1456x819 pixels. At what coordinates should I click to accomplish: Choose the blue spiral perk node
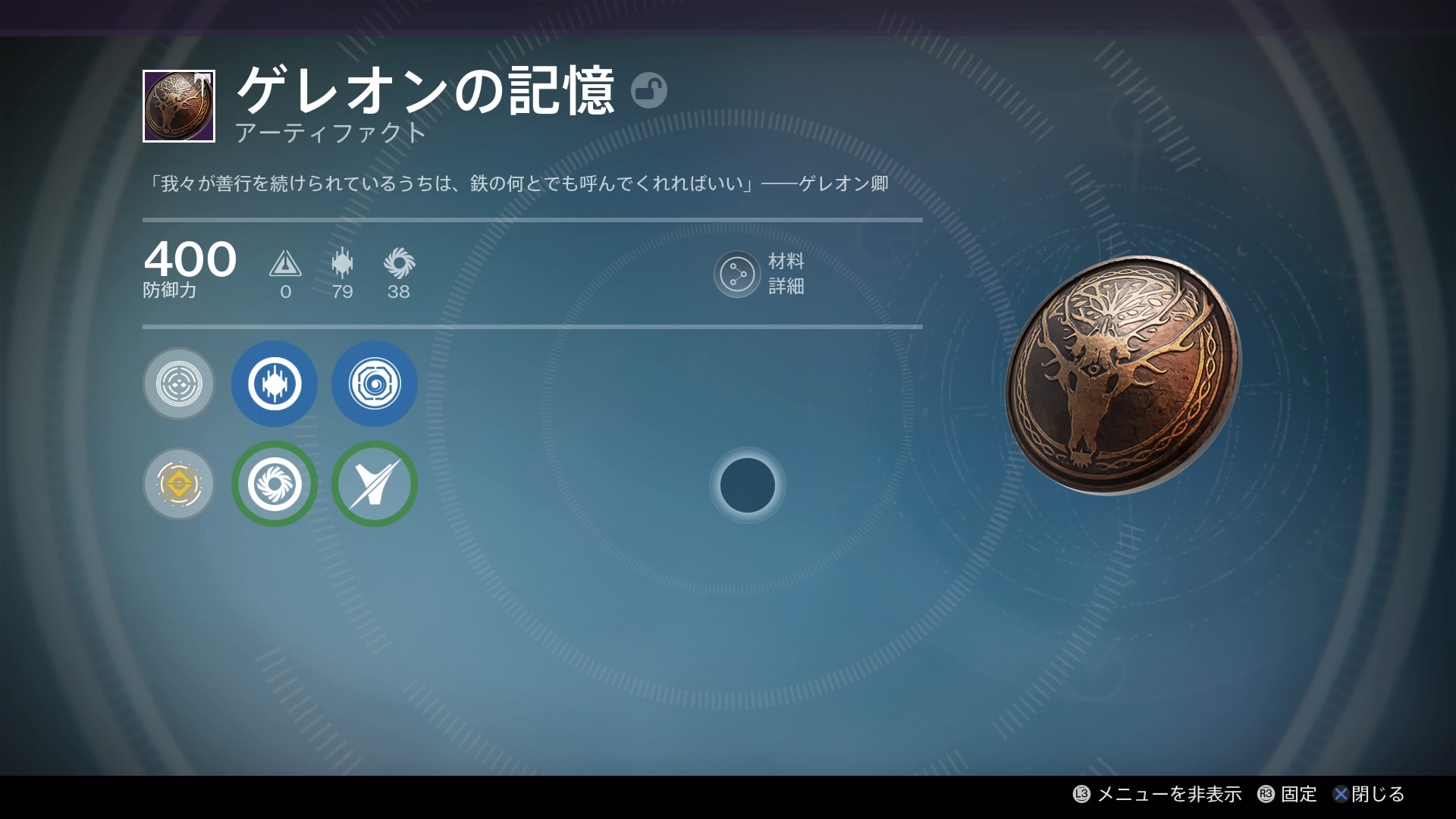375,384
